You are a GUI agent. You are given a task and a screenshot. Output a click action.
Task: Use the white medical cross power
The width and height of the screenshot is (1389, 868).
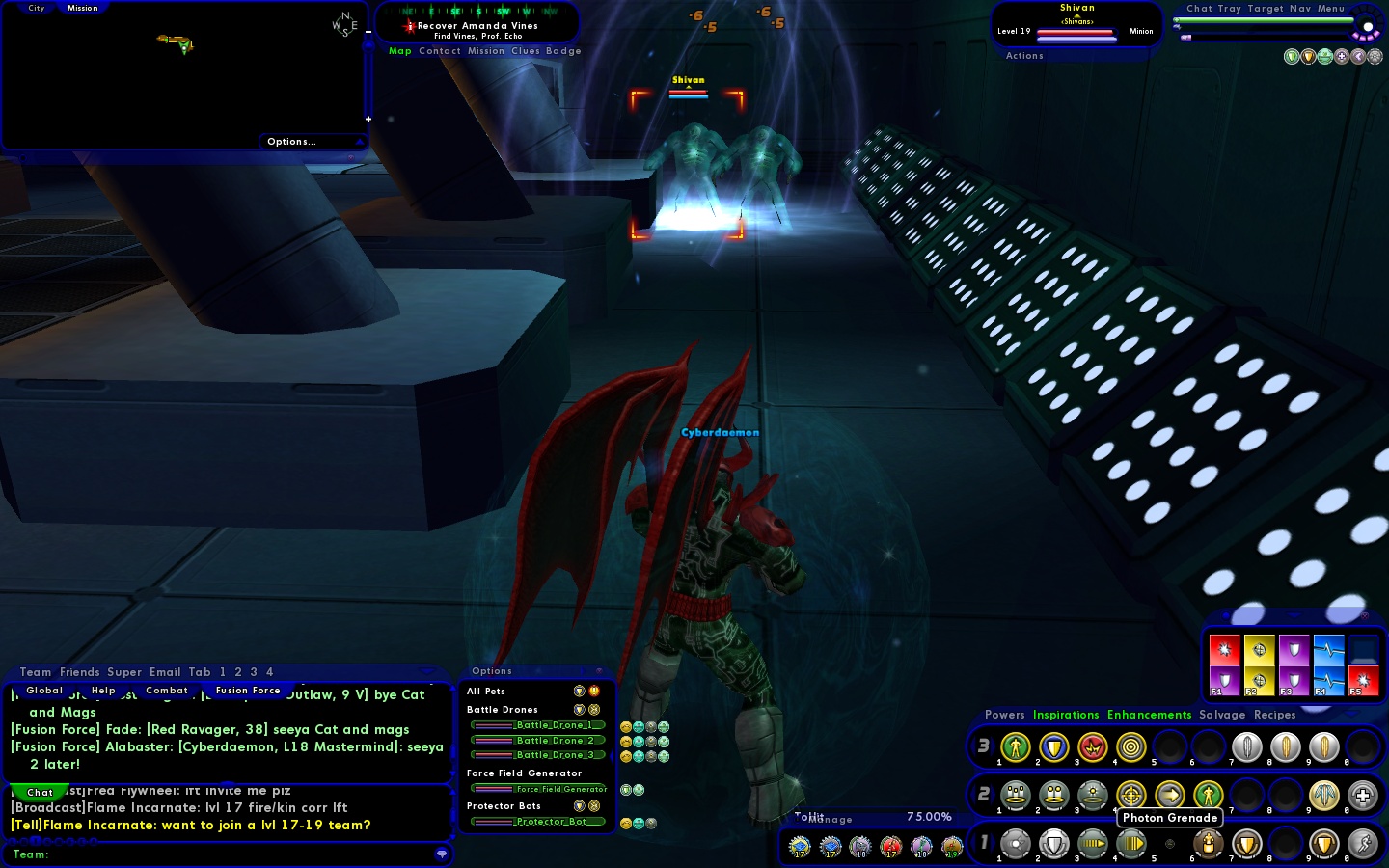click(x=1362, y=796)
